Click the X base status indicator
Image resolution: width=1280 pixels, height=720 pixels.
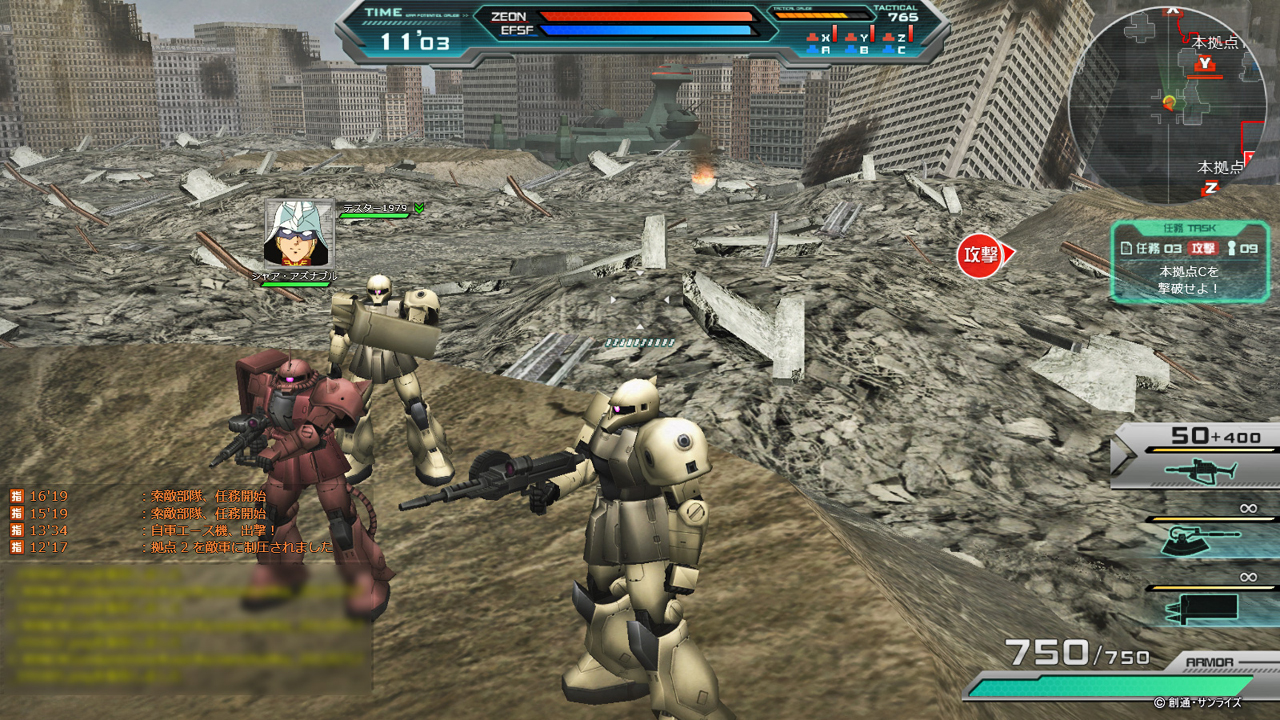pyautogui.click(x=825, y=38)
